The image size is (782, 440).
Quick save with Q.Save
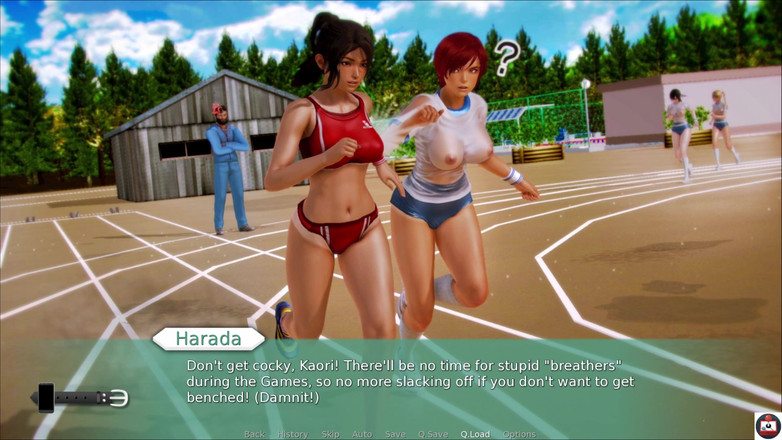(x=433, y=434)
